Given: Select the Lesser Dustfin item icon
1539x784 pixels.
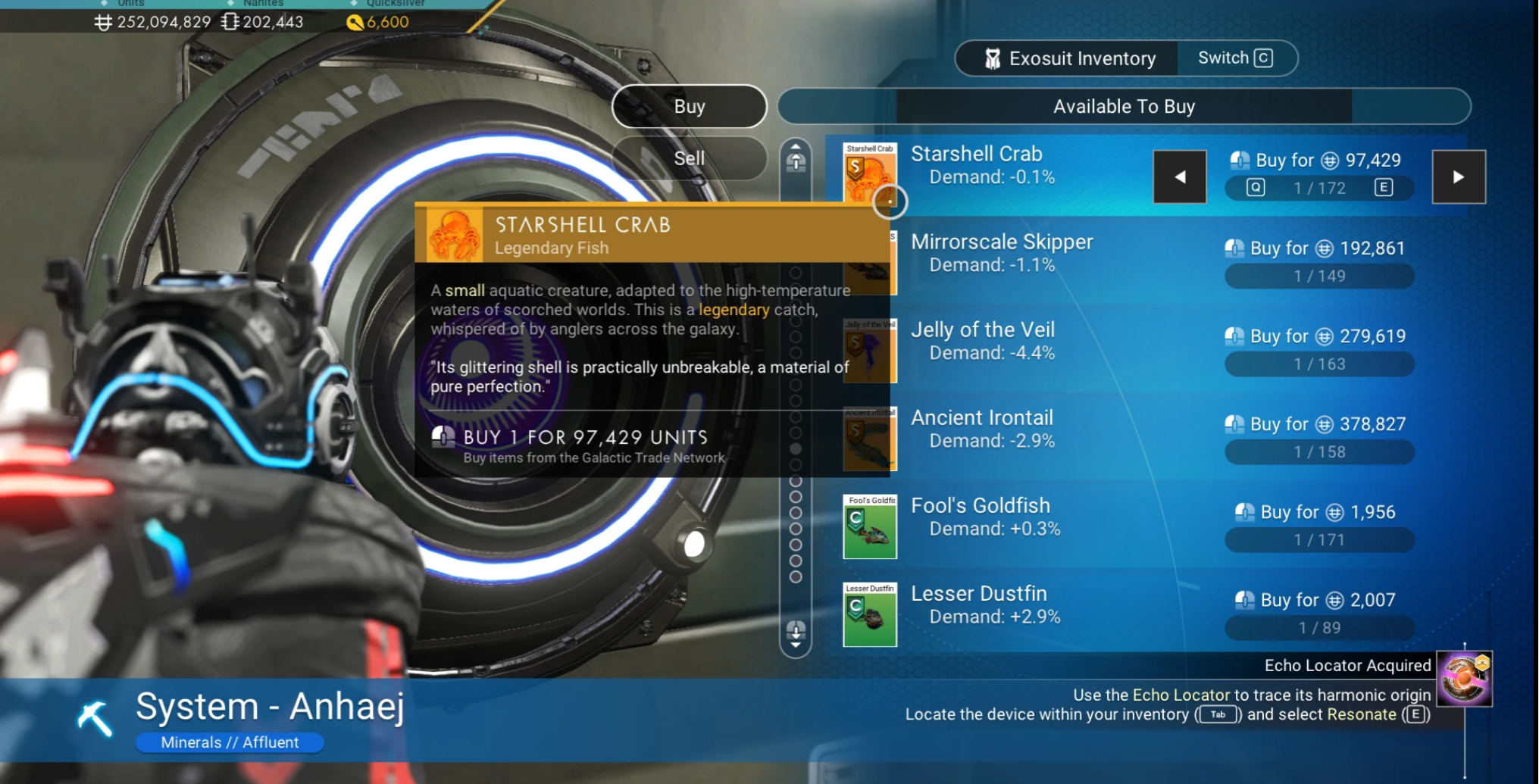Looking at the screenshot, I should [x=869, y=614].
